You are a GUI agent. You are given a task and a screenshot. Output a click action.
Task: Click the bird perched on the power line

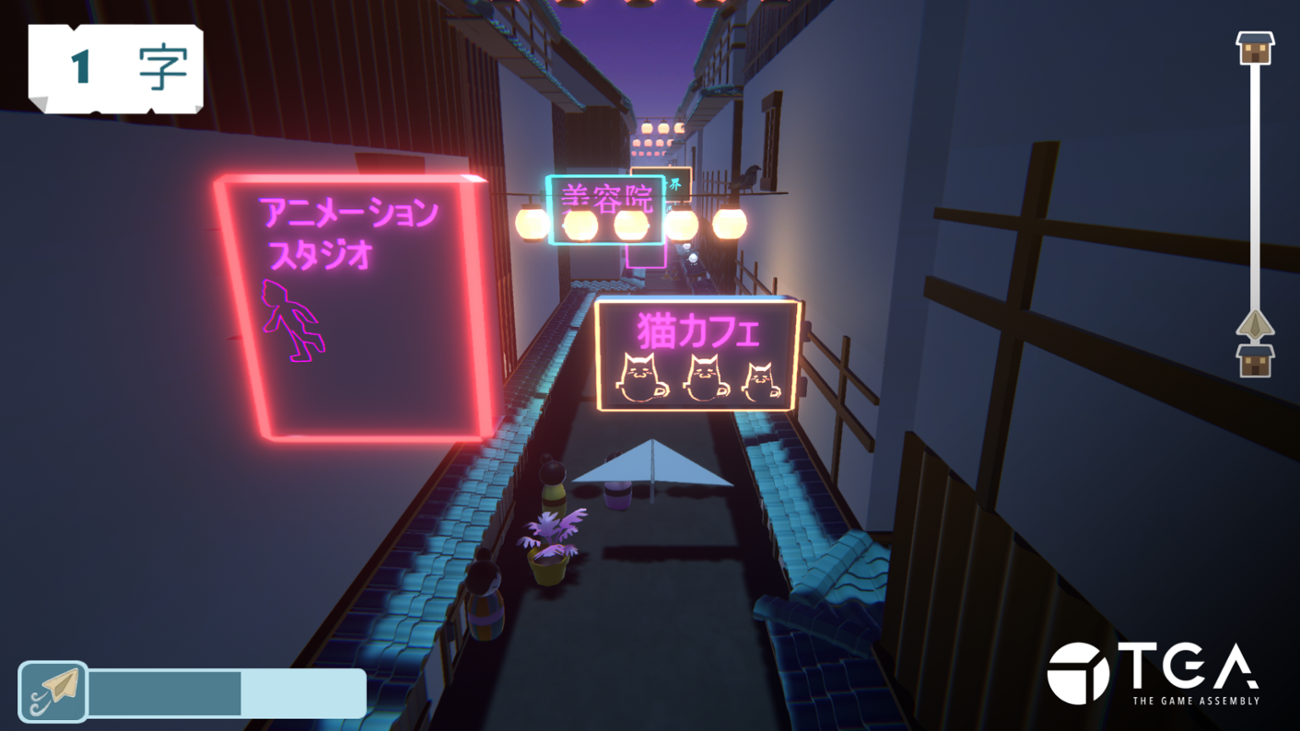coord(744,178)
